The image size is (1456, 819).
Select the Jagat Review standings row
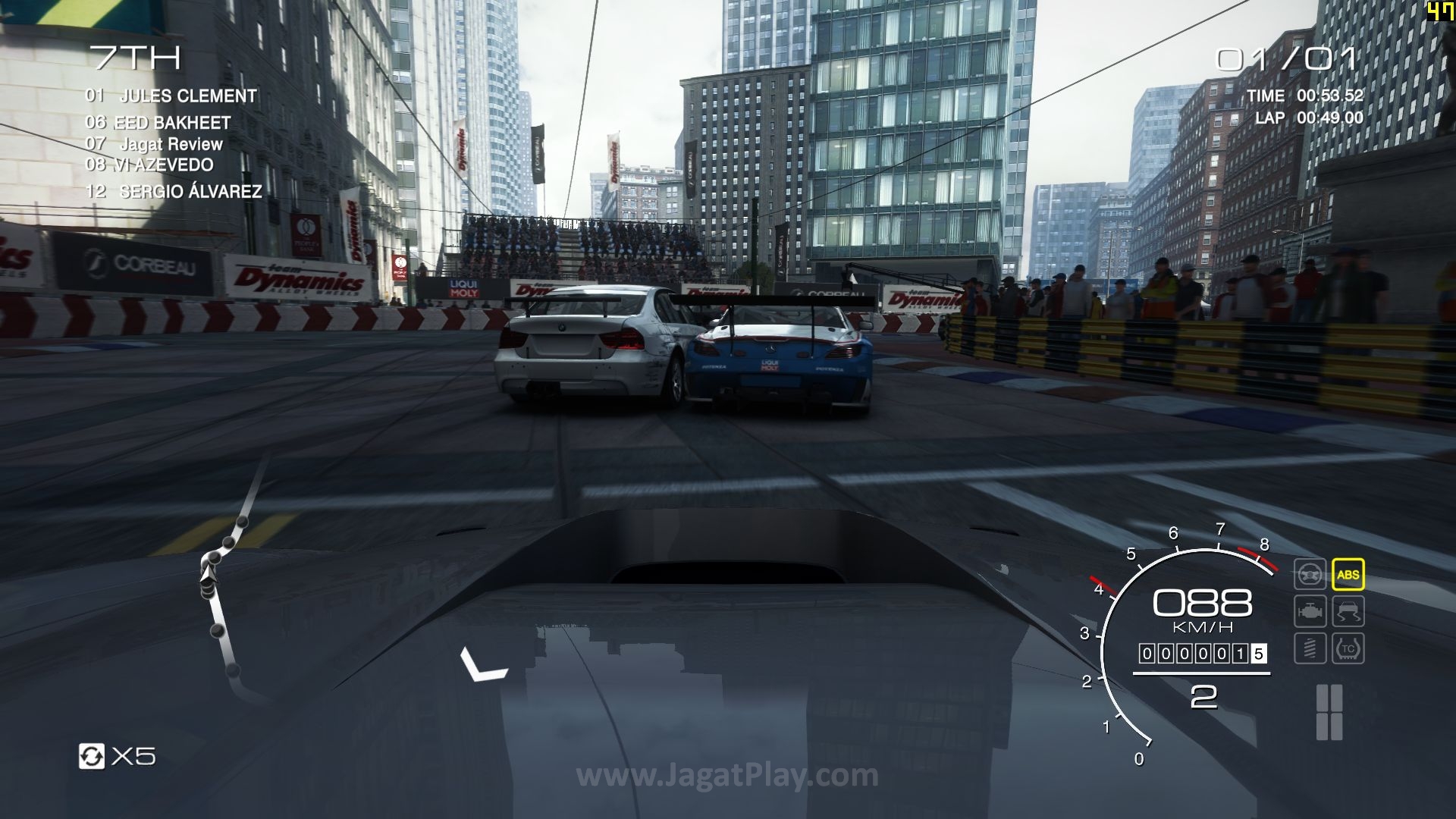[x=171, y=144]
